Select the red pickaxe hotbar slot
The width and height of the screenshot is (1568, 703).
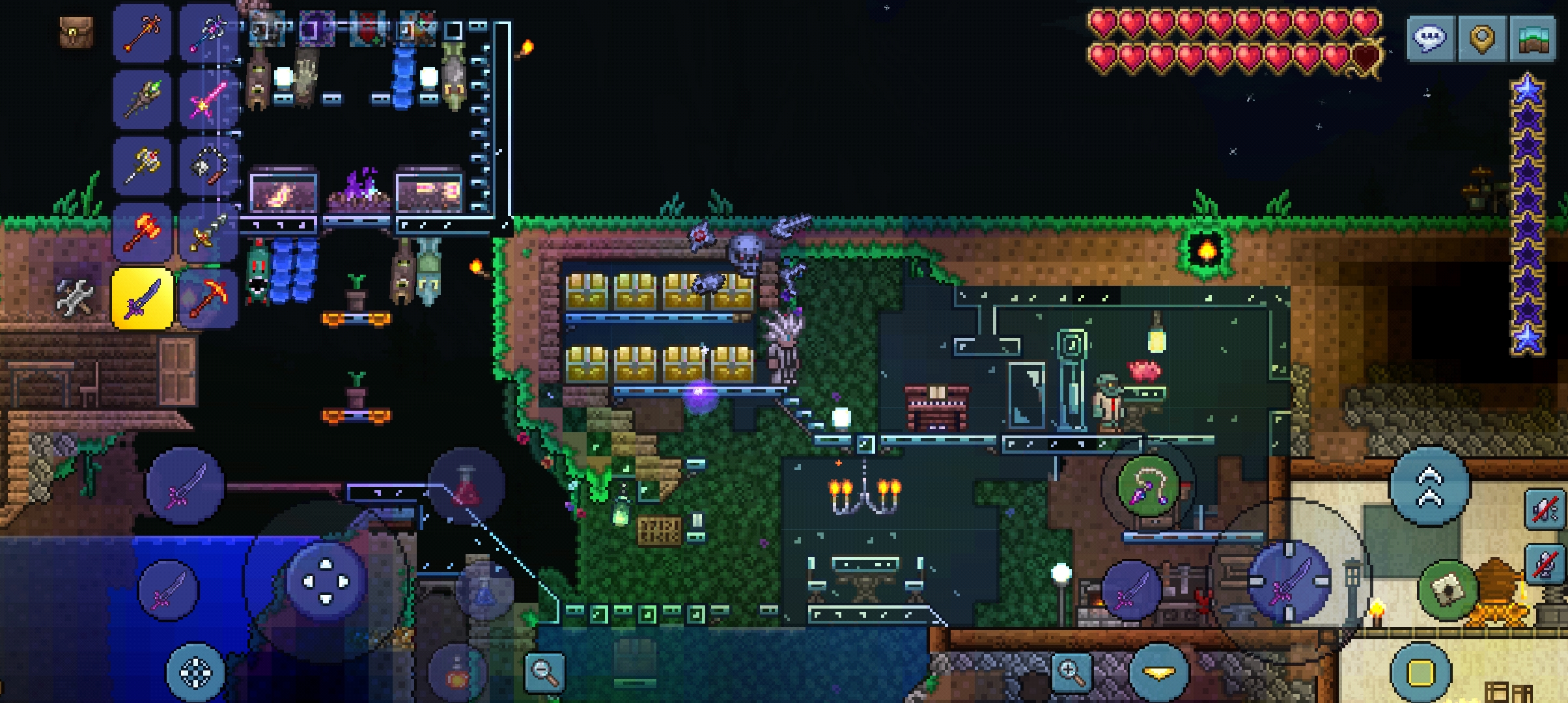pyautogui.click(x=208, y=299)
